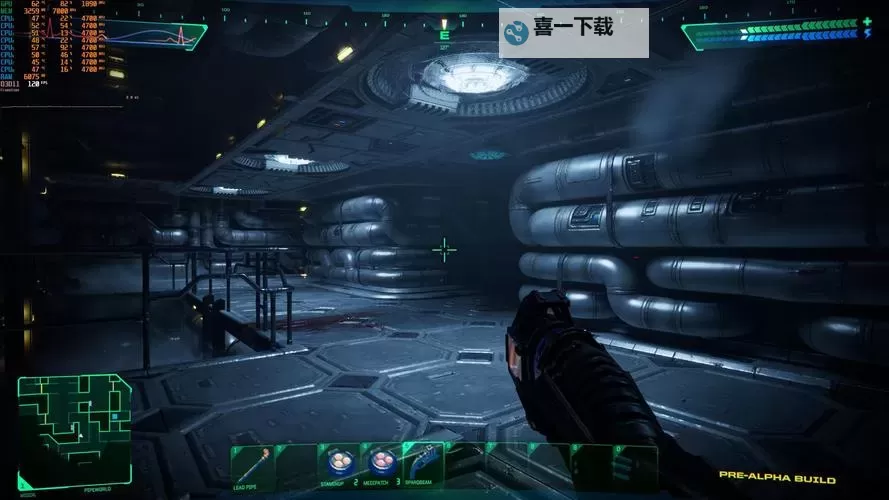This screenshot has height=500, width=889.
Task: Click the 喜一下载 watermark banner
Action: (x=573, y=33)
